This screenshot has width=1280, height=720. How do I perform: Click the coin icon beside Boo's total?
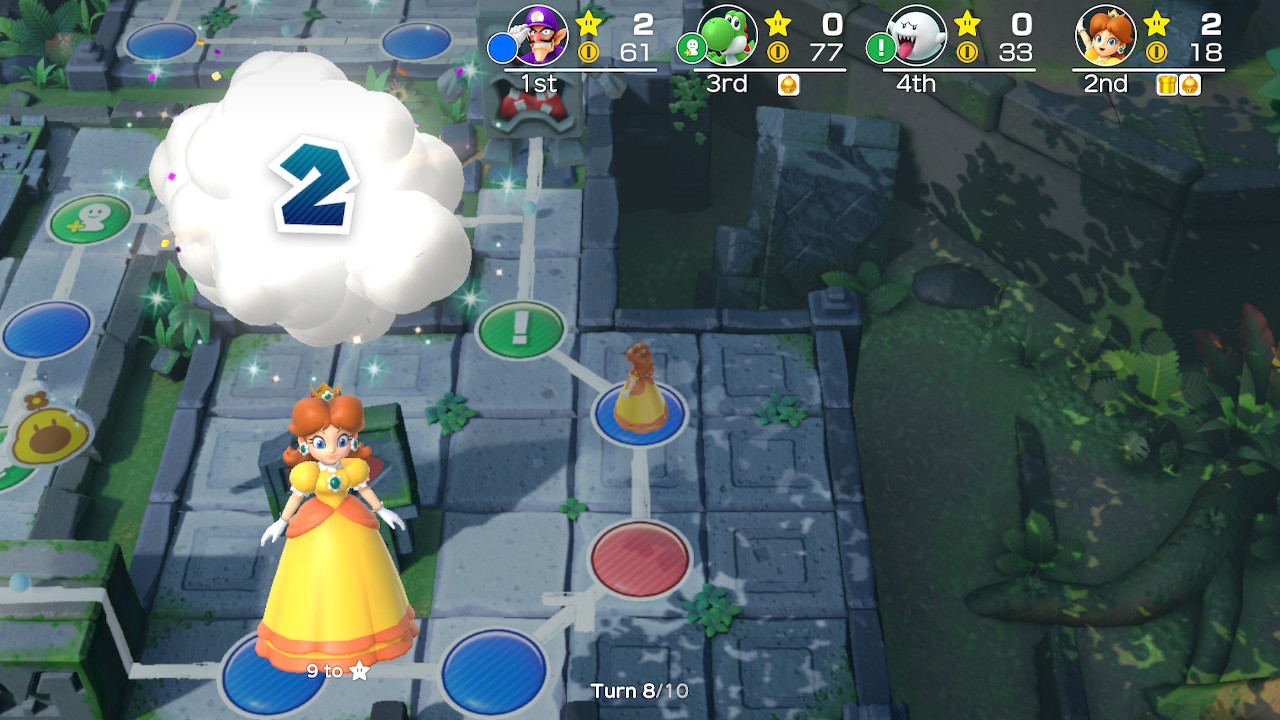966,50
